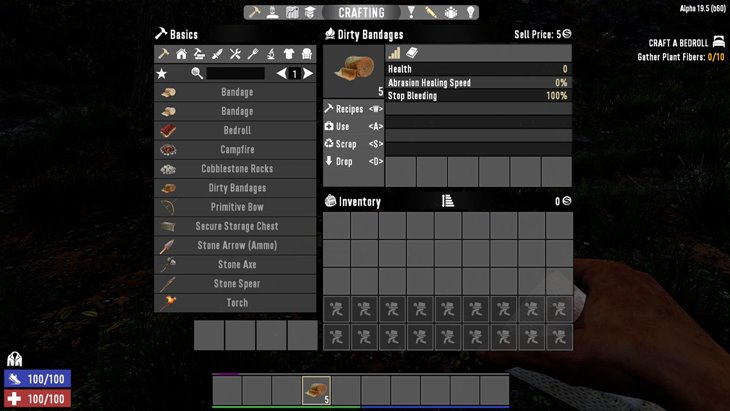Select the Primitive Bow recipe

point(236,207)
